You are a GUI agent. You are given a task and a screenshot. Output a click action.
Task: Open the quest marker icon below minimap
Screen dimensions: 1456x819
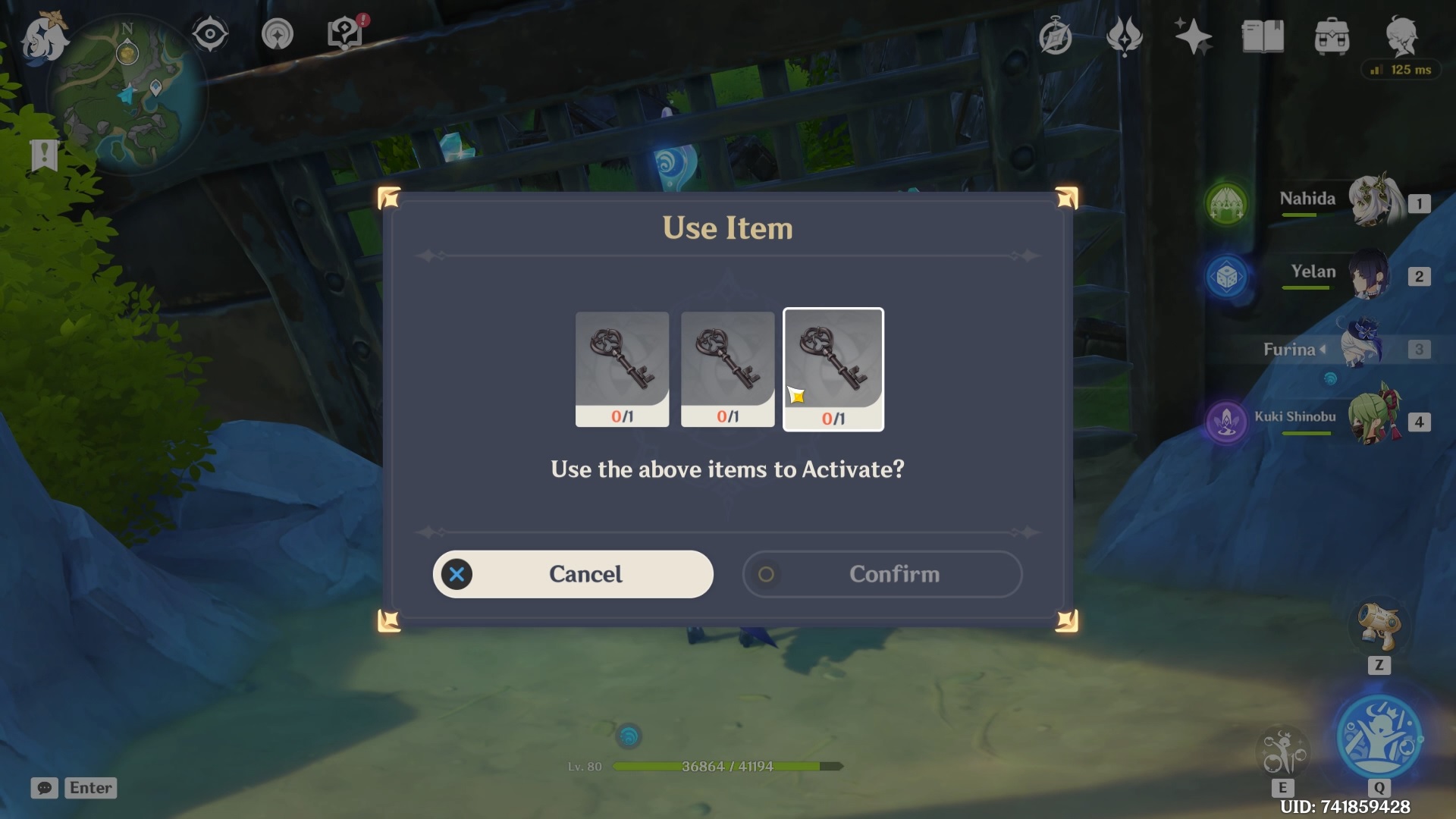(44, 155)
